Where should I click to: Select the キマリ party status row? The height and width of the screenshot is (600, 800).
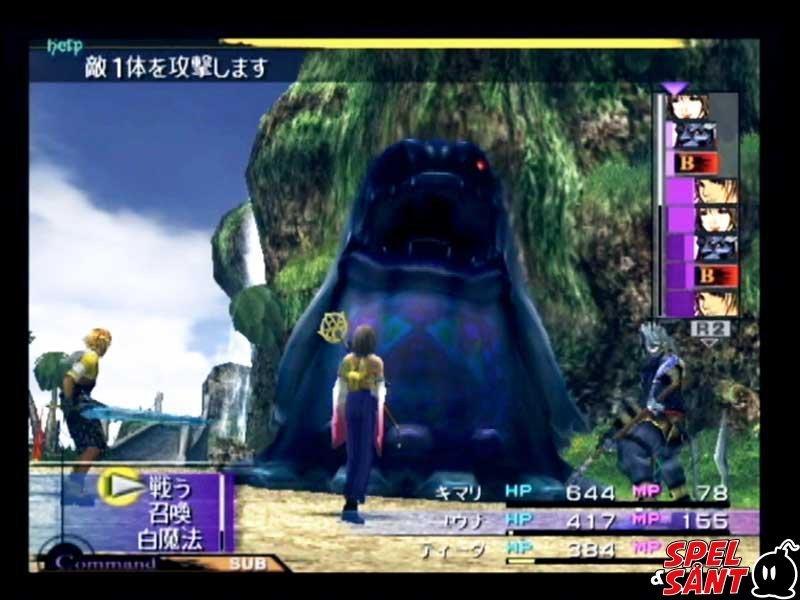coord(590,492)
